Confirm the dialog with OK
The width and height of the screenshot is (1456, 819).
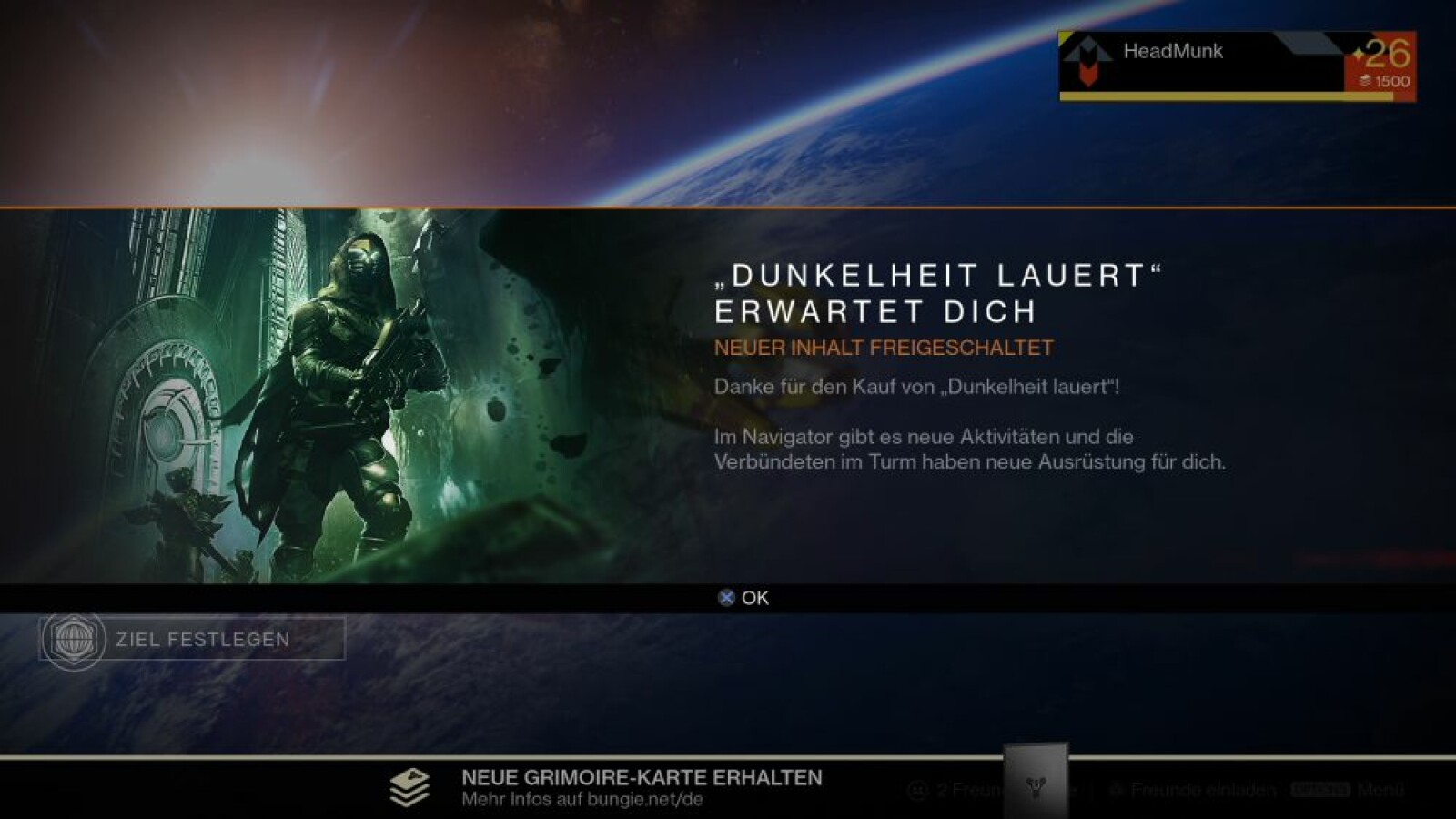[x=744, y=598]
